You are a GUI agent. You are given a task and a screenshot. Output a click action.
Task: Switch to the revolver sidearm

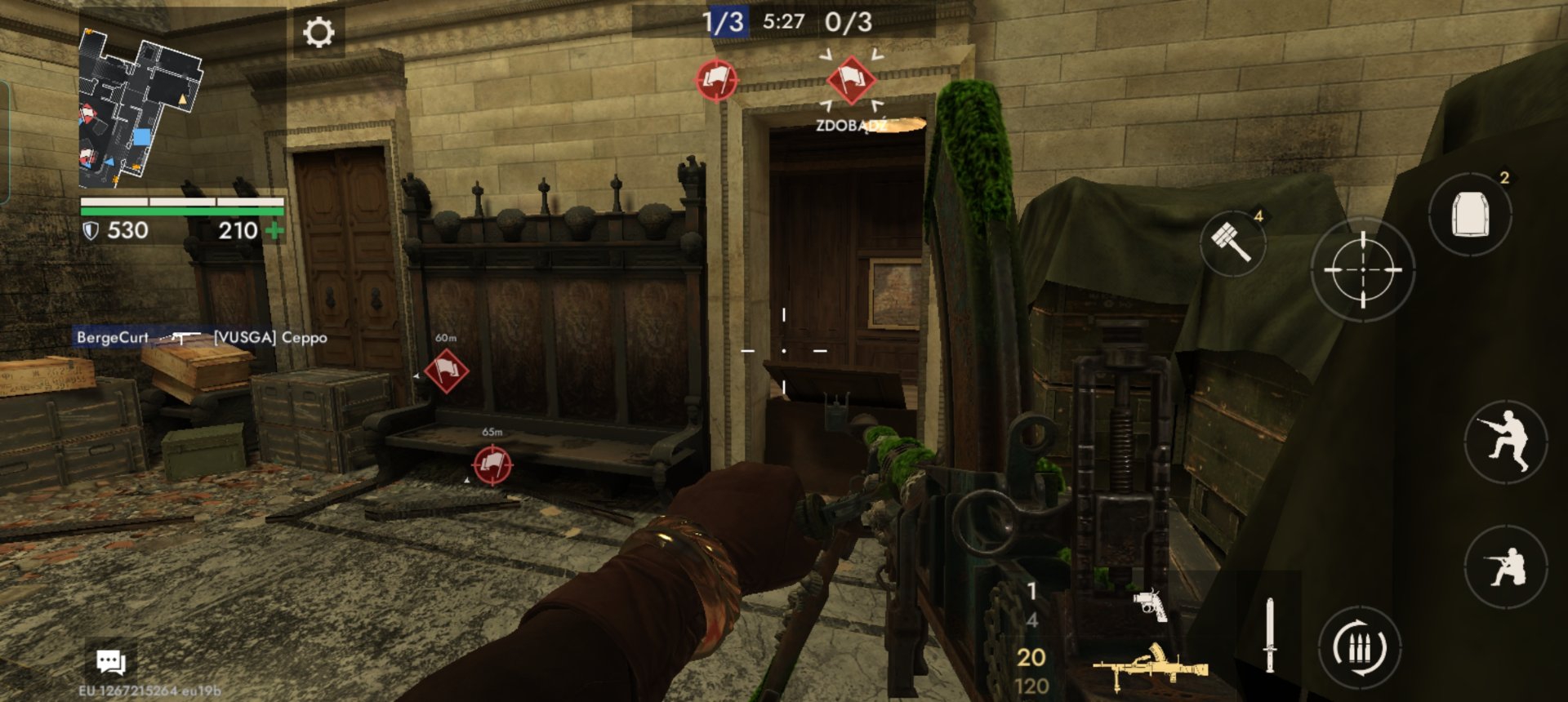1150,604
